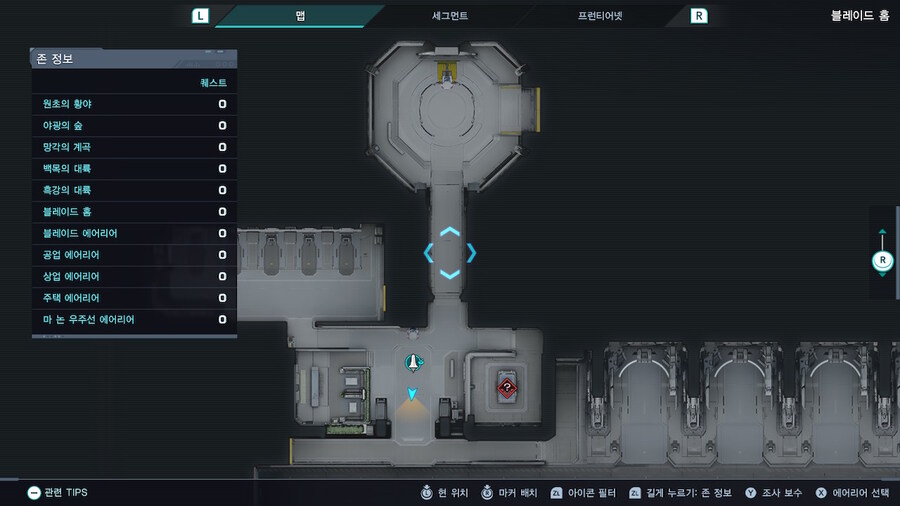
Task: Choose the 블레이드 홈 zone entry
Action: pyautogui.click(x=134, y=212)
